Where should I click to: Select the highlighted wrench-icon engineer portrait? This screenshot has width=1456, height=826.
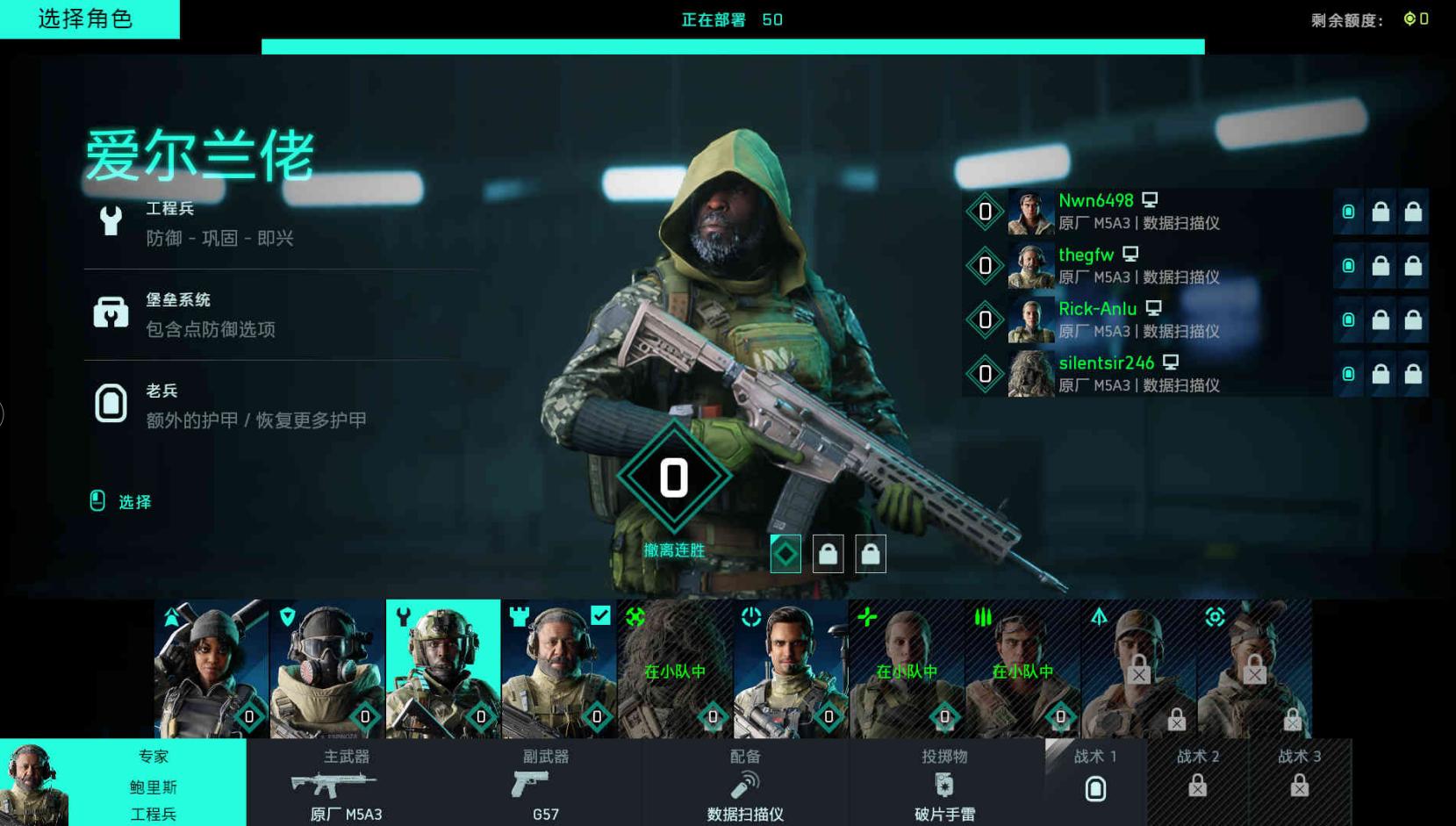tap(443, 669)
